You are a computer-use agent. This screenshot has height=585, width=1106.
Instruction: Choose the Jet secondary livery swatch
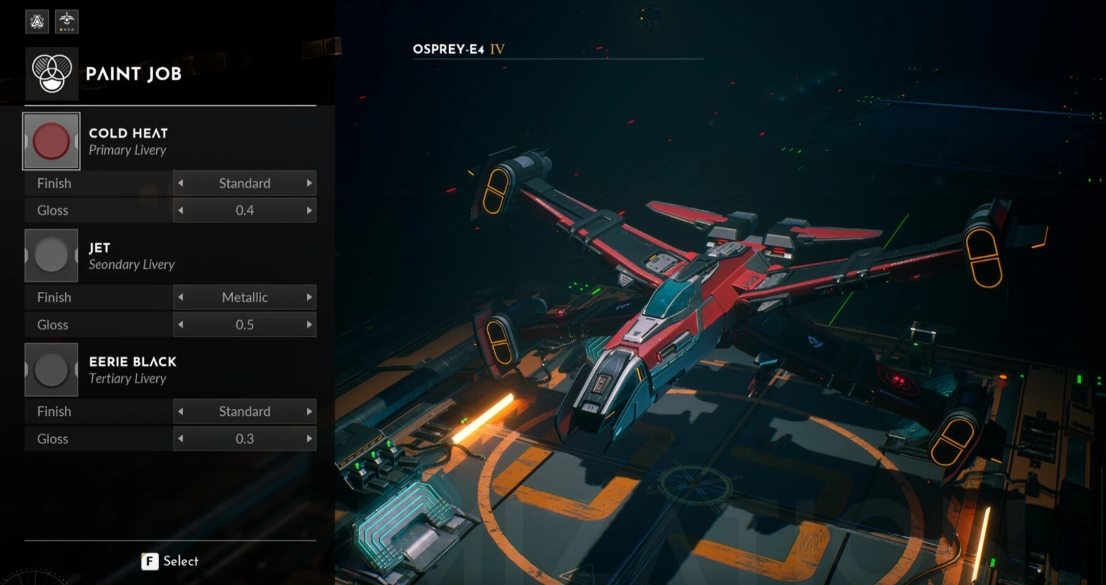[51, 256]
